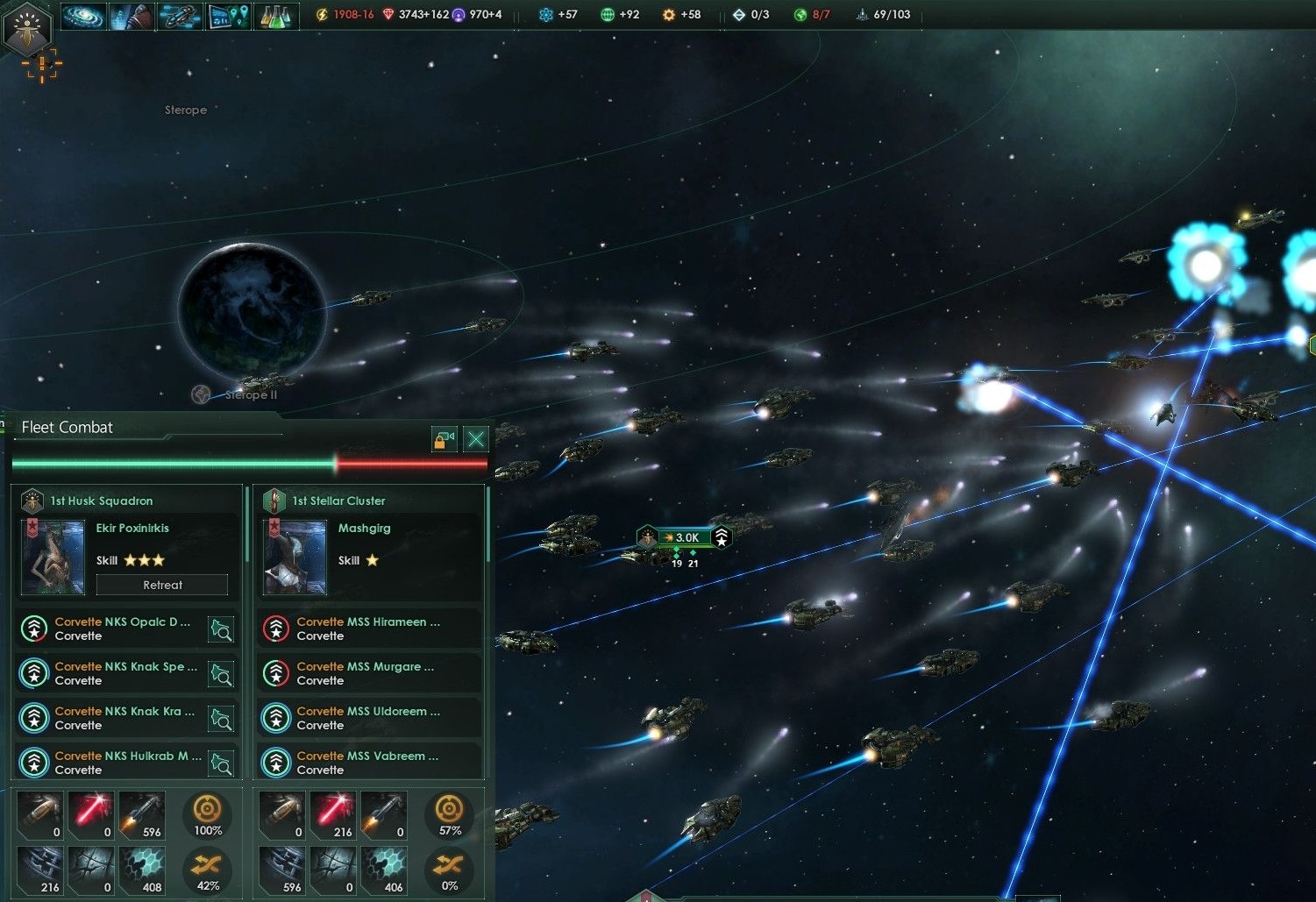
Task: Select the Corvette MSS Vabreem row
Action: (368, 763)
